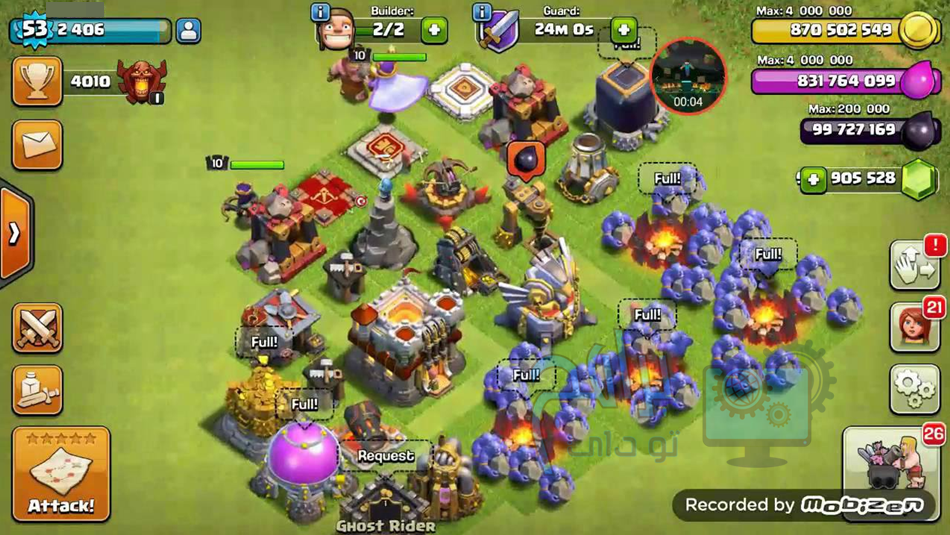Open the red-haired villager news button
Image resolution: width=950 pixels, height=535 pixels.
tap(914, 327)
